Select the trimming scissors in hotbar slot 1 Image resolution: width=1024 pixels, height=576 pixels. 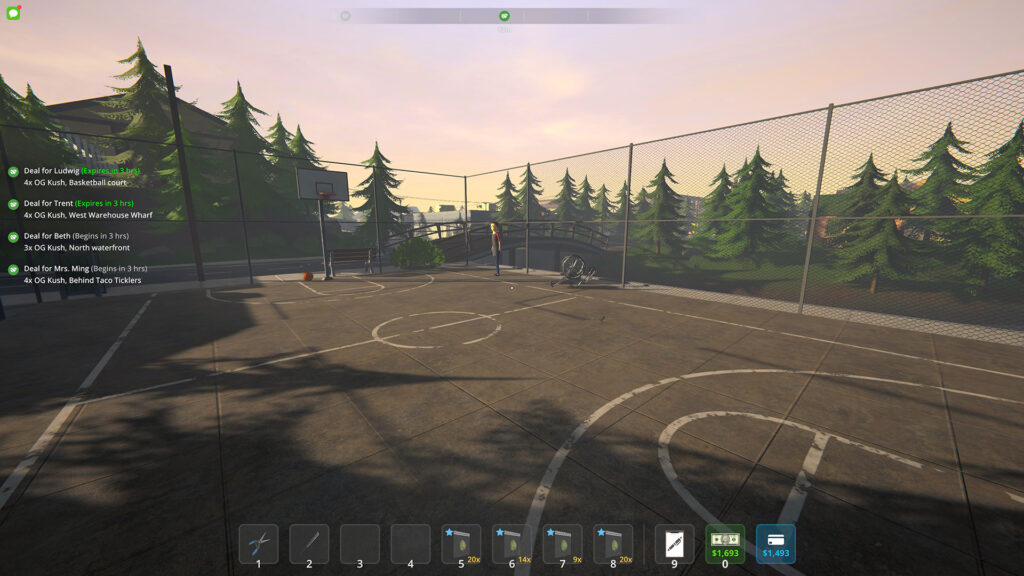tap(258, 544)
